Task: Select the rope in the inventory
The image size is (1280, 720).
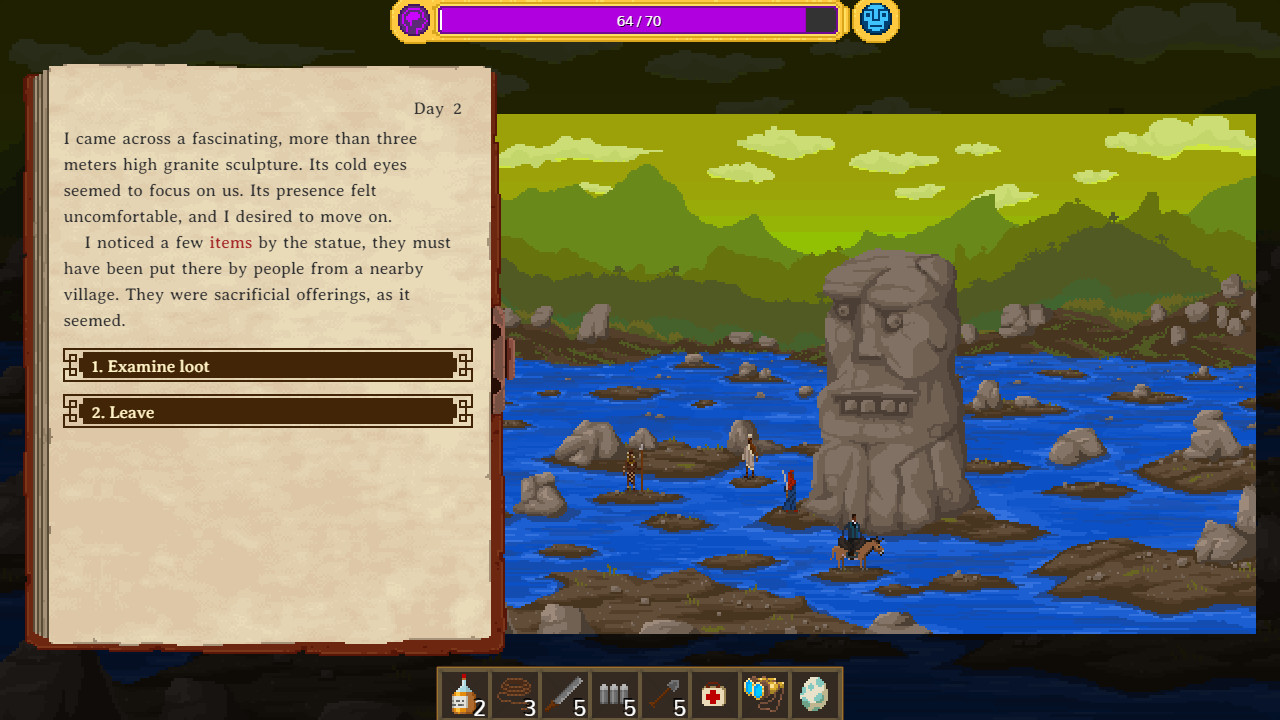Action: click(x=513, y=695)
